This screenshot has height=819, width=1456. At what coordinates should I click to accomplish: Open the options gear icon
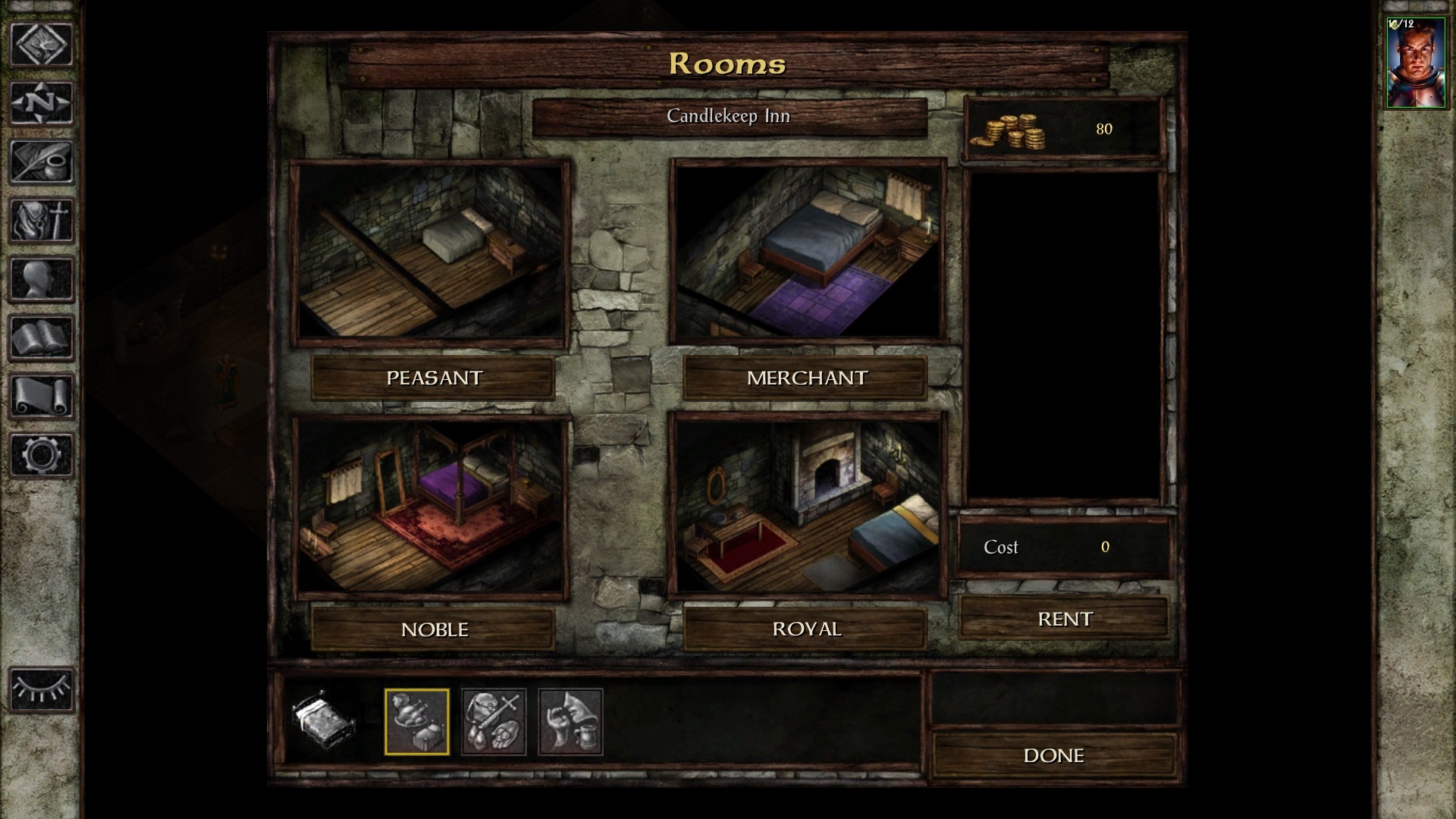point(42,455)
